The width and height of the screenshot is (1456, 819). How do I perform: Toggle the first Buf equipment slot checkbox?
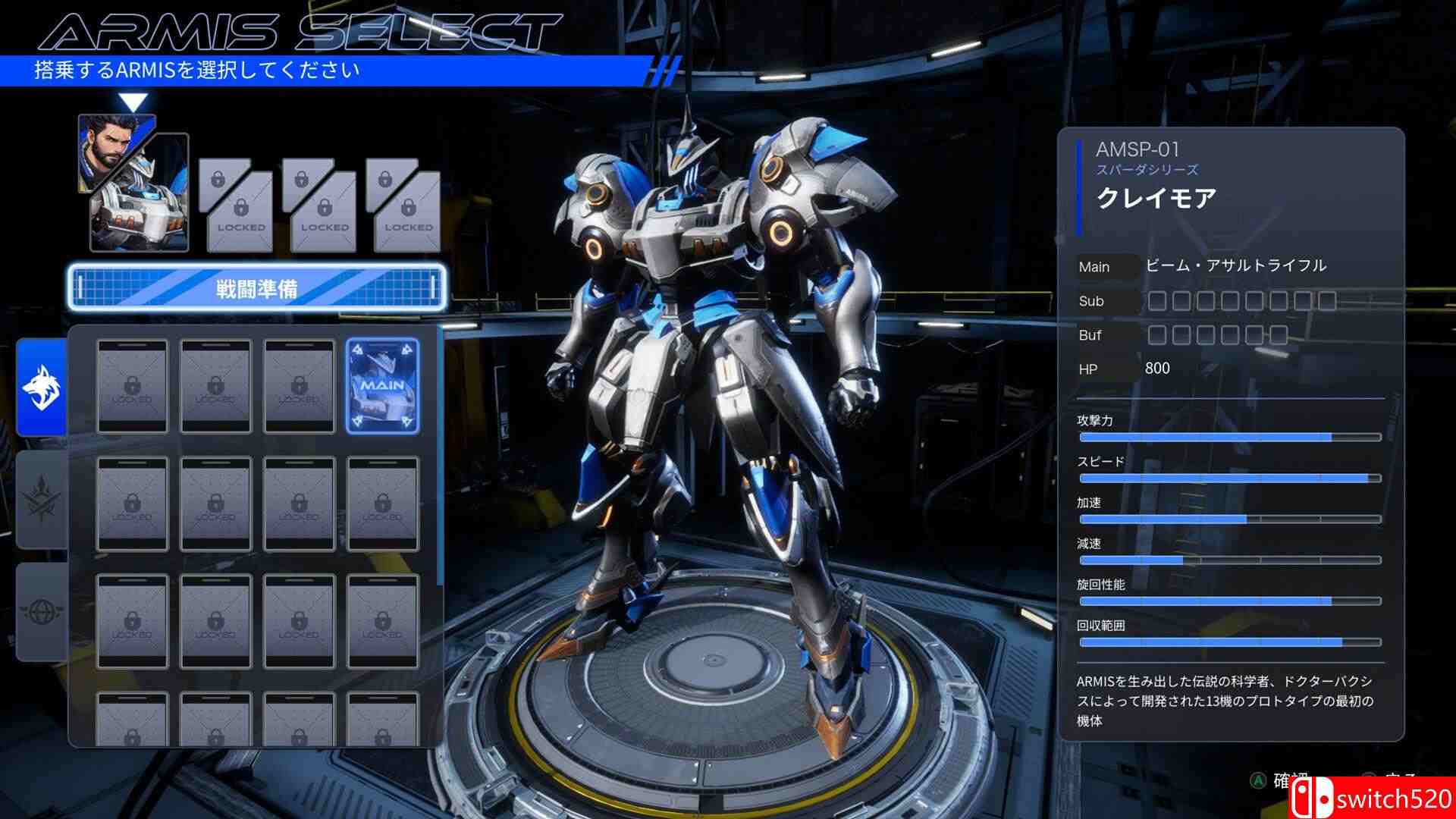[1156, 334]
